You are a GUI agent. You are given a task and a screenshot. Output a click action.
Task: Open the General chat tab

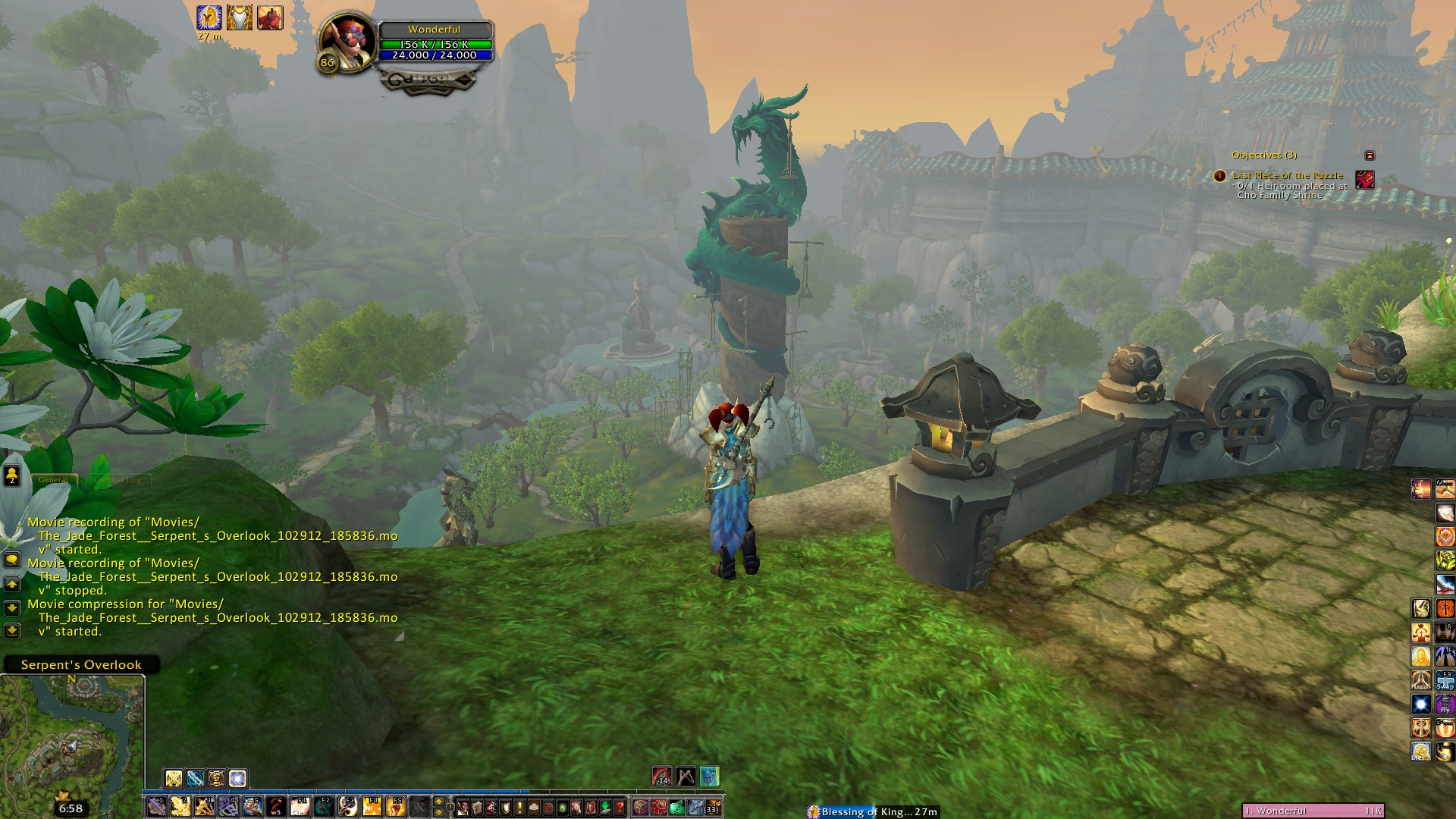coord(53,480)
